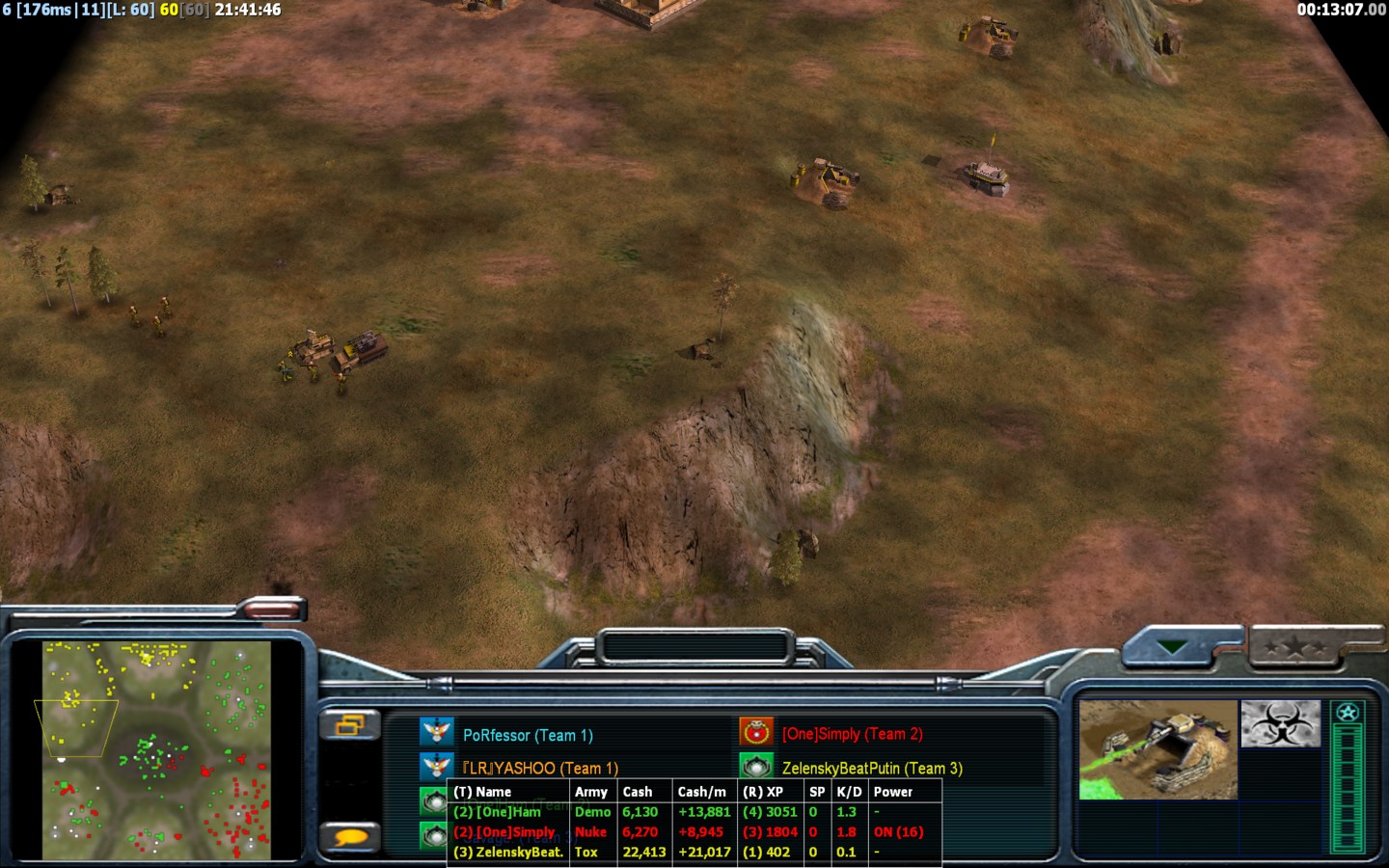Select ZelenskyBeatPutin in the player list

click(x=871, y=768)
